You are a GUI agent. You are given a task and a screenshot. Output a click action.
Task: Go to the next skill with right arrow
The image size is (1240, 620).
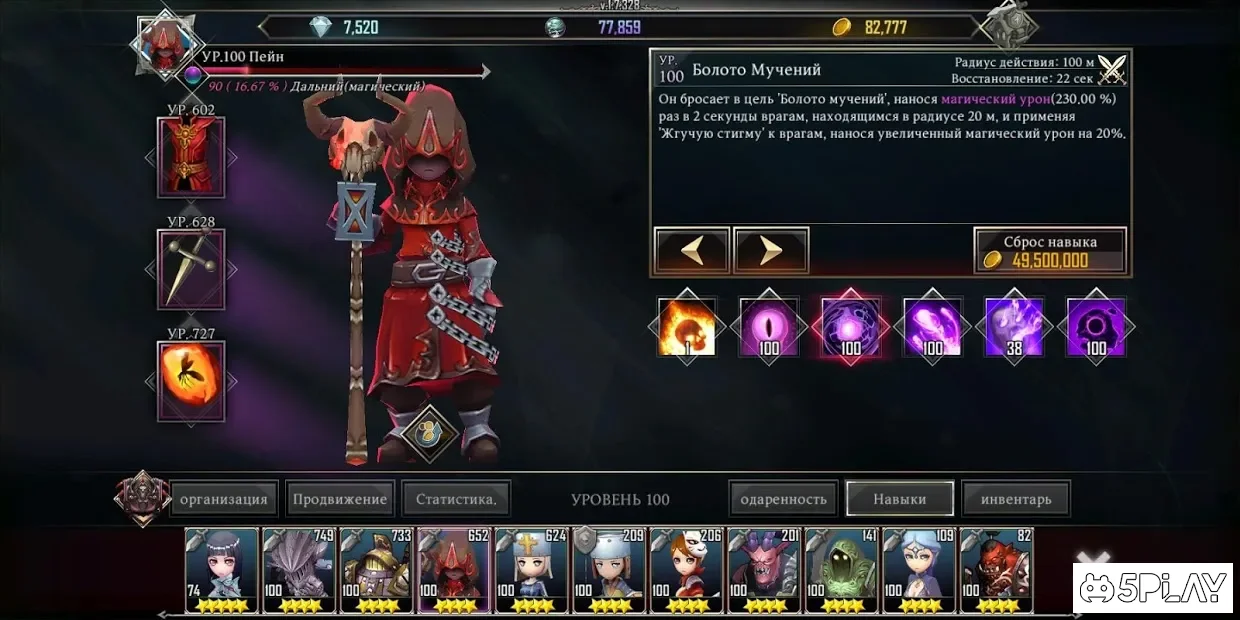(771, 251)
